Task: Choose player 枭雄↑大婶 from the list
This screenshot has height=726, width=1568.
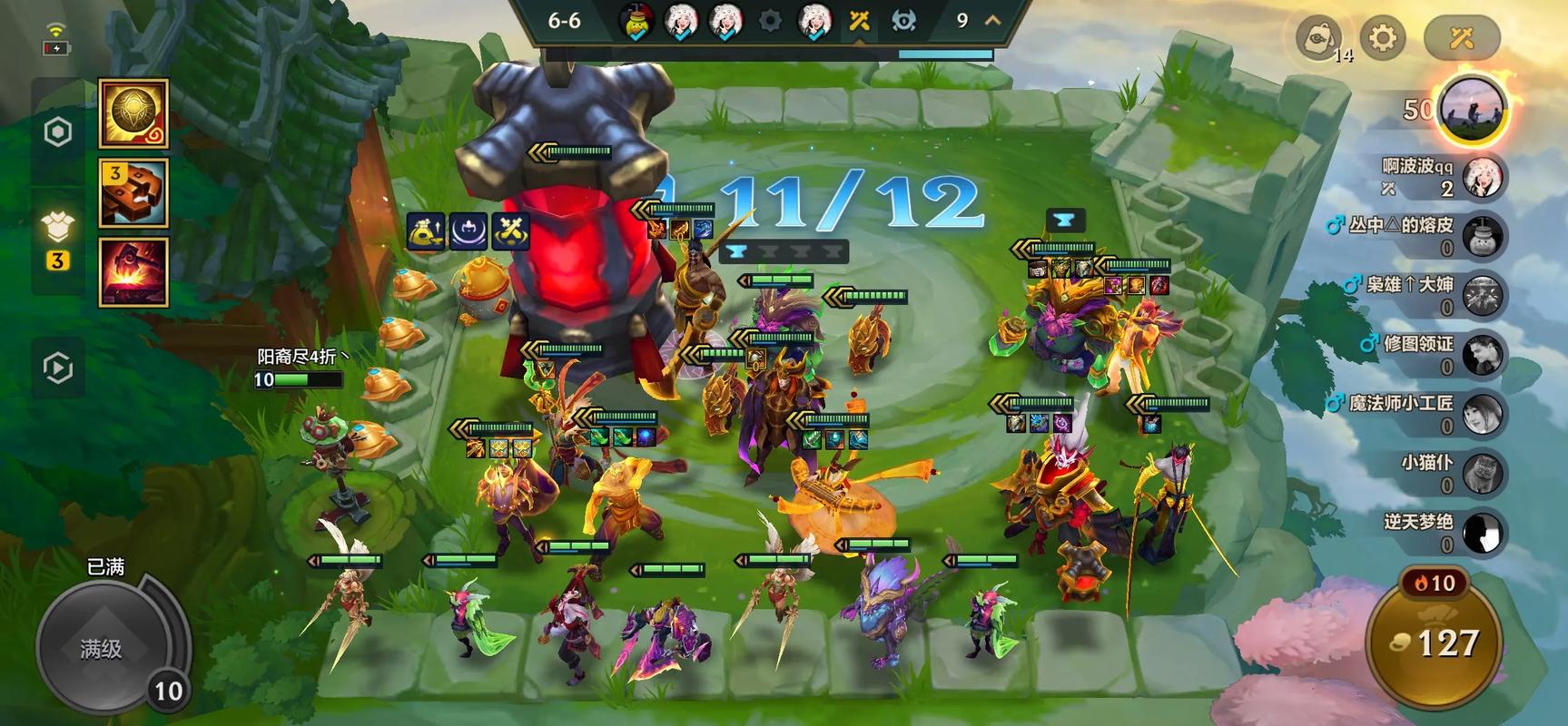Action: pyautogui.click(x=1484, y=296)
